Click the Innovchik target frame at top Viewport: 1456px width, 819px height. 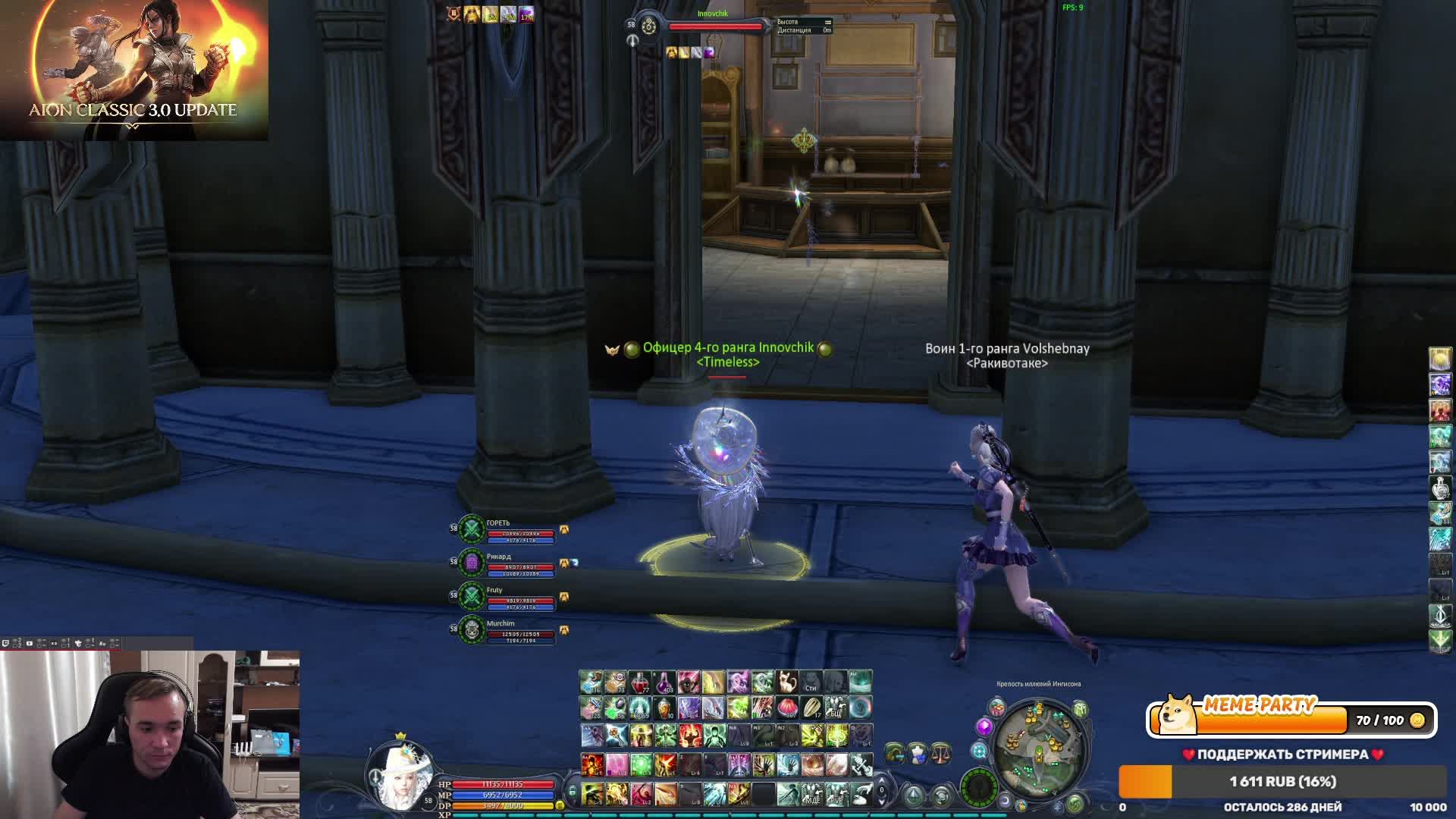pyautogui.click(x=714, y=26)
